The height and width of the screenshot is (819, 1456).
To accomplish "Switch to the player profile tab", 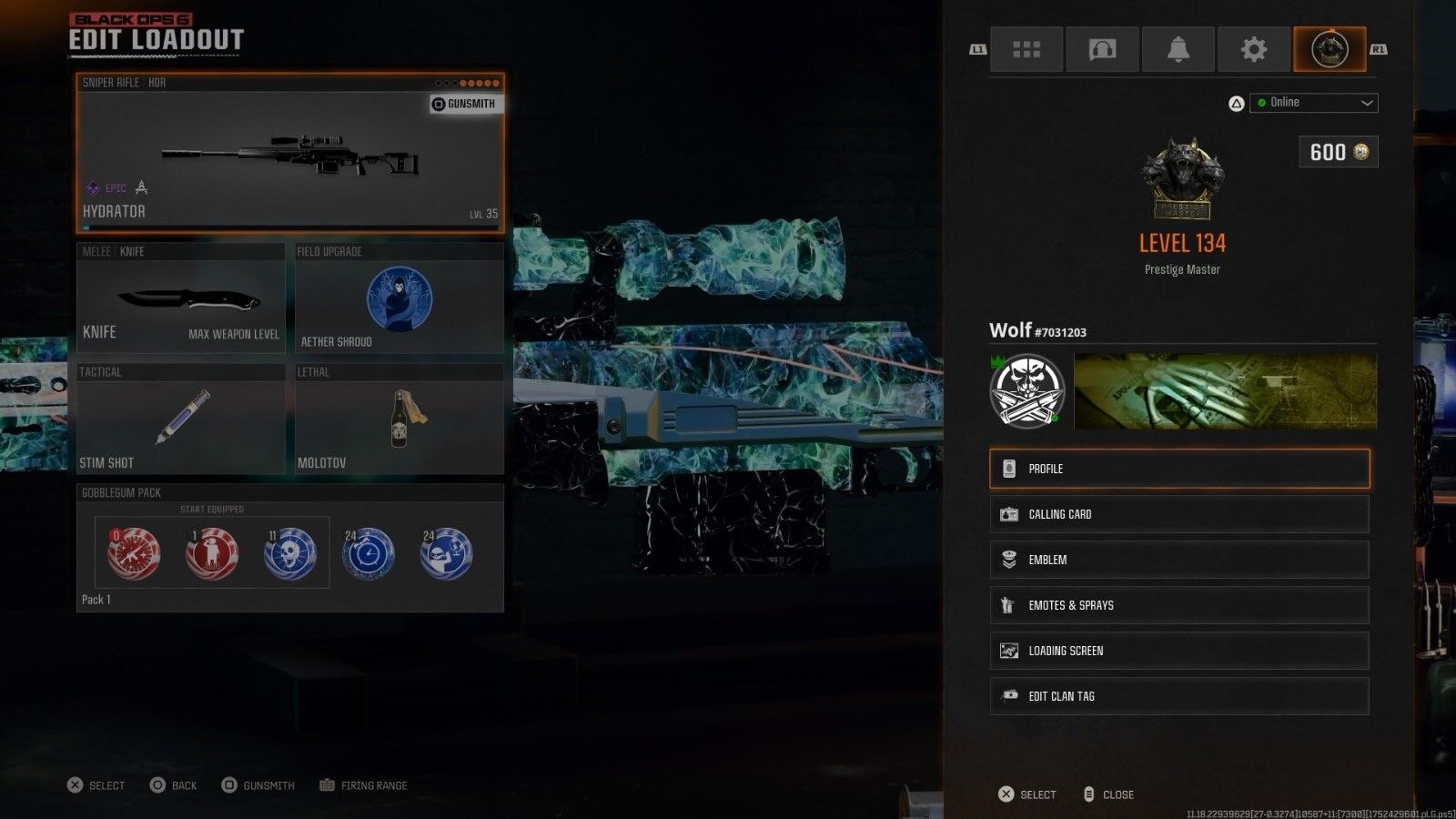I will click(x=1330, y=49).
